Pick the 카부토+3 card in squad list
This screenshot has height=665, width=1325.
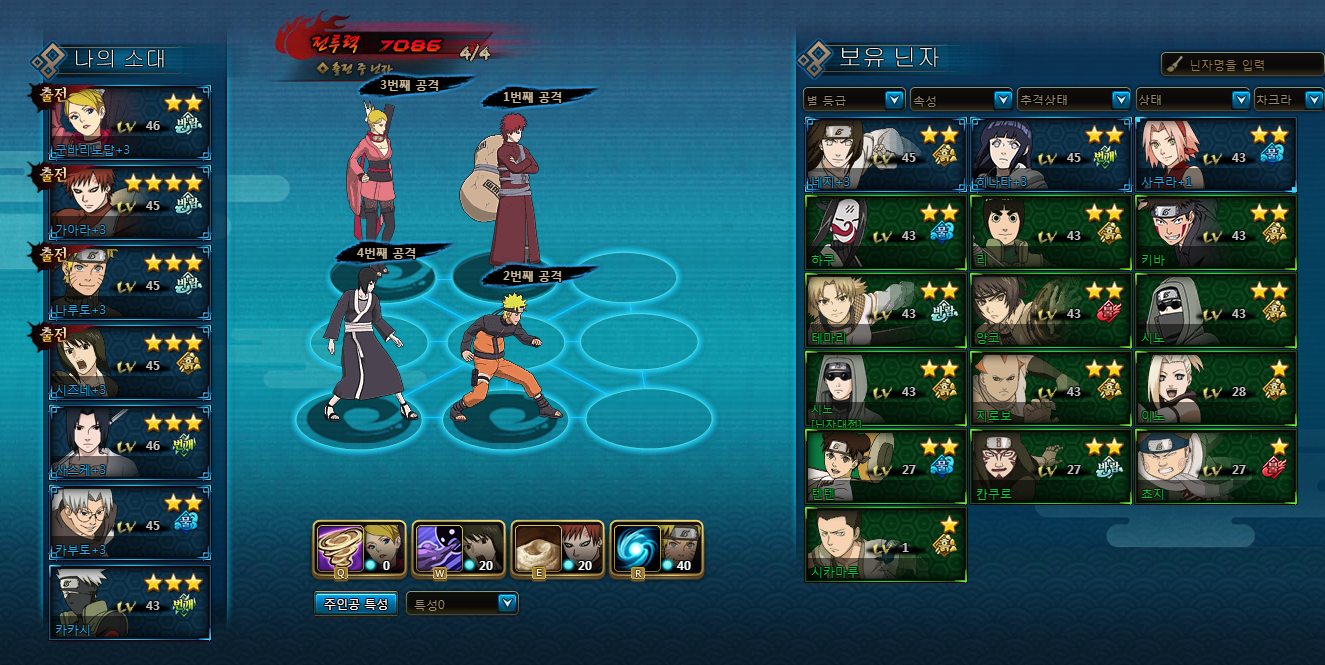pyautogui.click(x=131, y=523)
